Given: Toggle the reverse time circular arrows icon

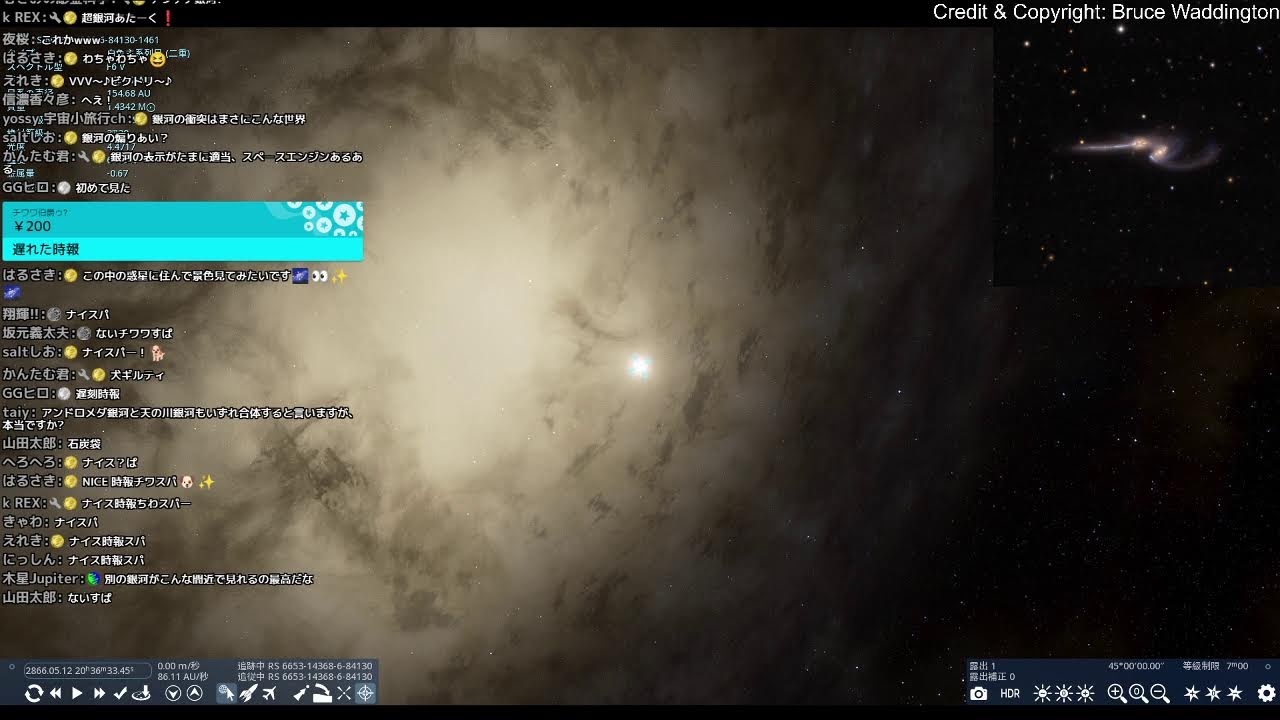Looking at the screenshot, I should [x=34, y=693].
